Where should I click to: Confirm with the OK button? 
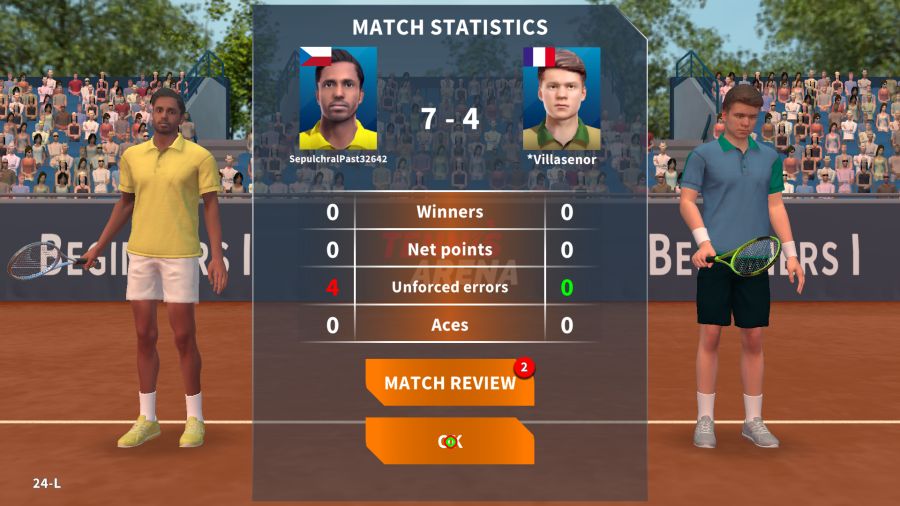[449, 441]
